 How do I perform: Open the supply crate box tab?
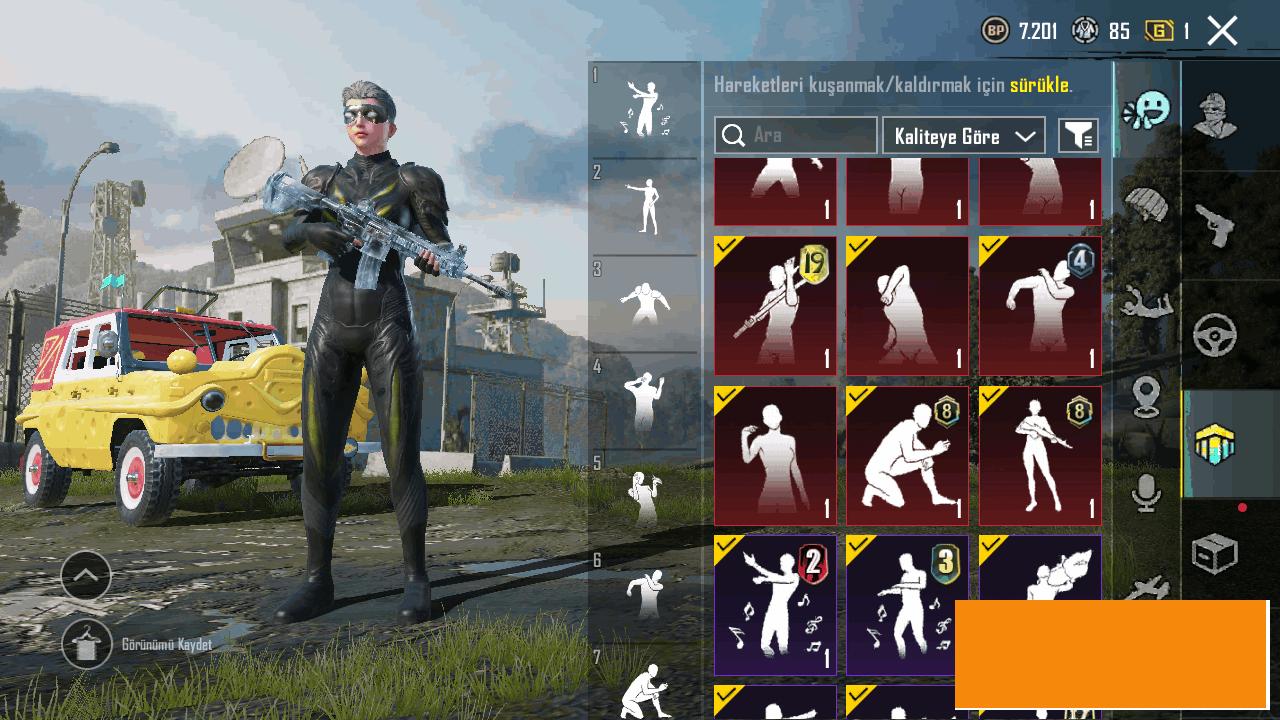pyautogui.click(x=1215, y=553)
